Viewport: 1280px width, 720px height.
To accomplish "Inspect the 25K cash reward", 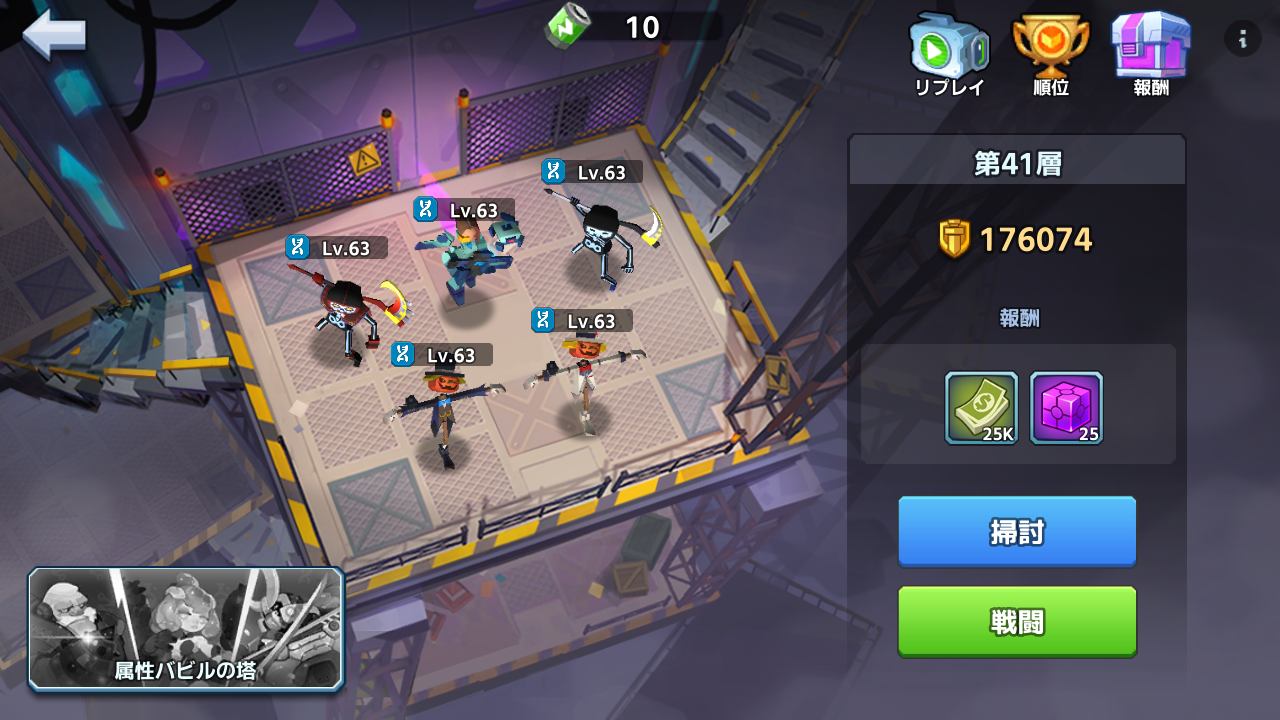I will point(981,408).
